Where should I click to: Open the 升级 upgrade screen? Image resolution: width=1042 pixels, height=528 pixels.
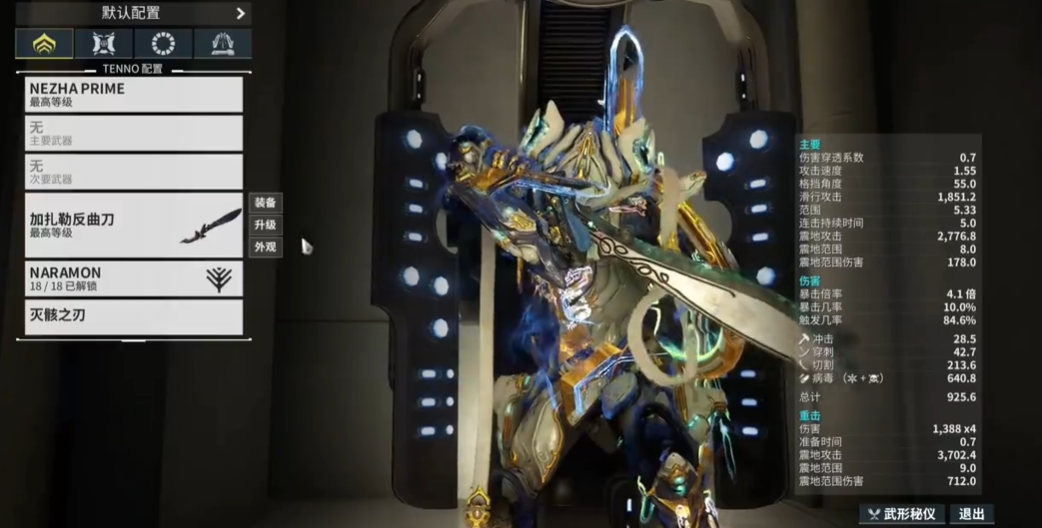265,225
